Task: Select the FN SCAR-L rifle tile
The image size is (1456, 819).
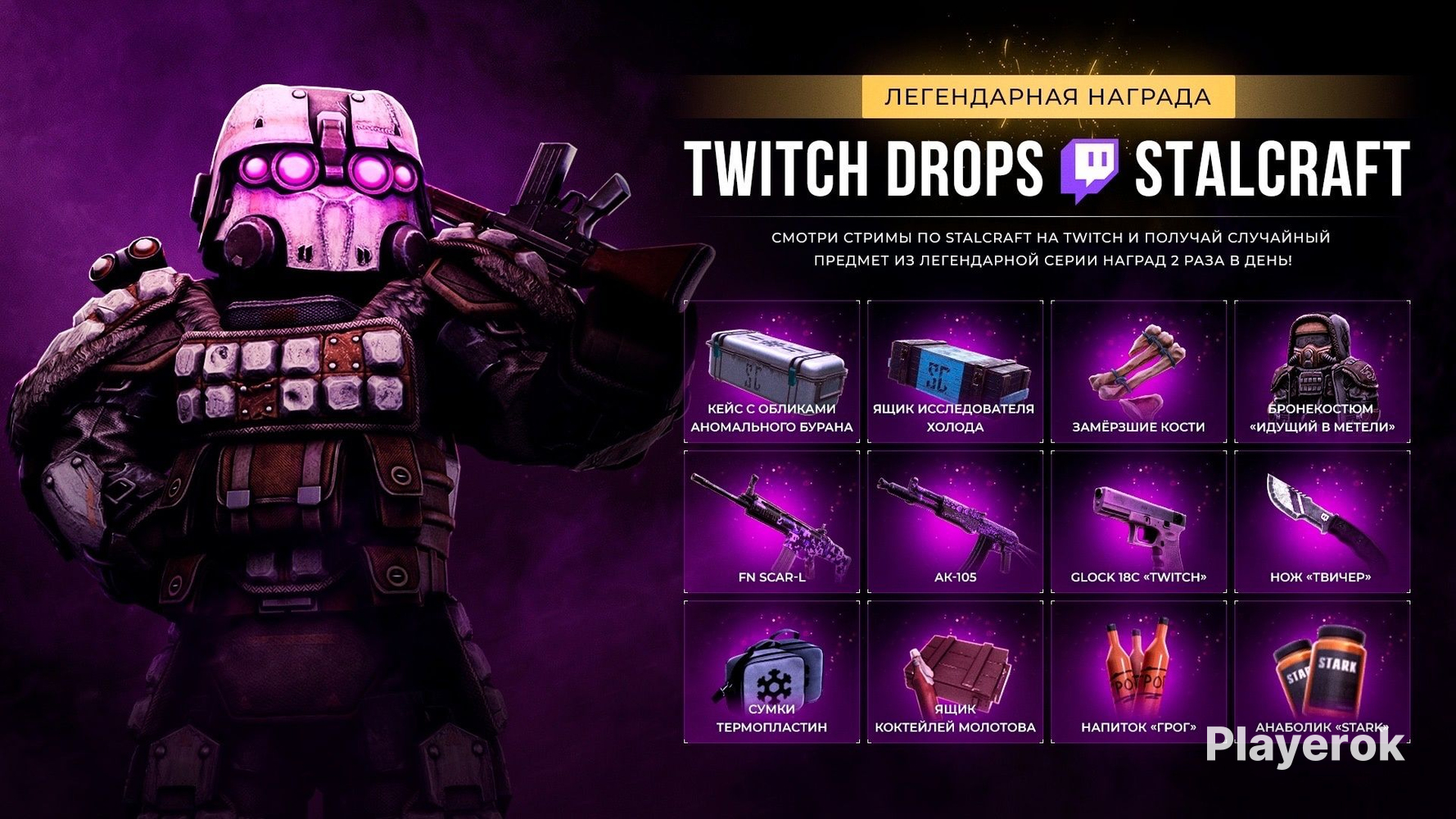Action: (x=771, y=522)
